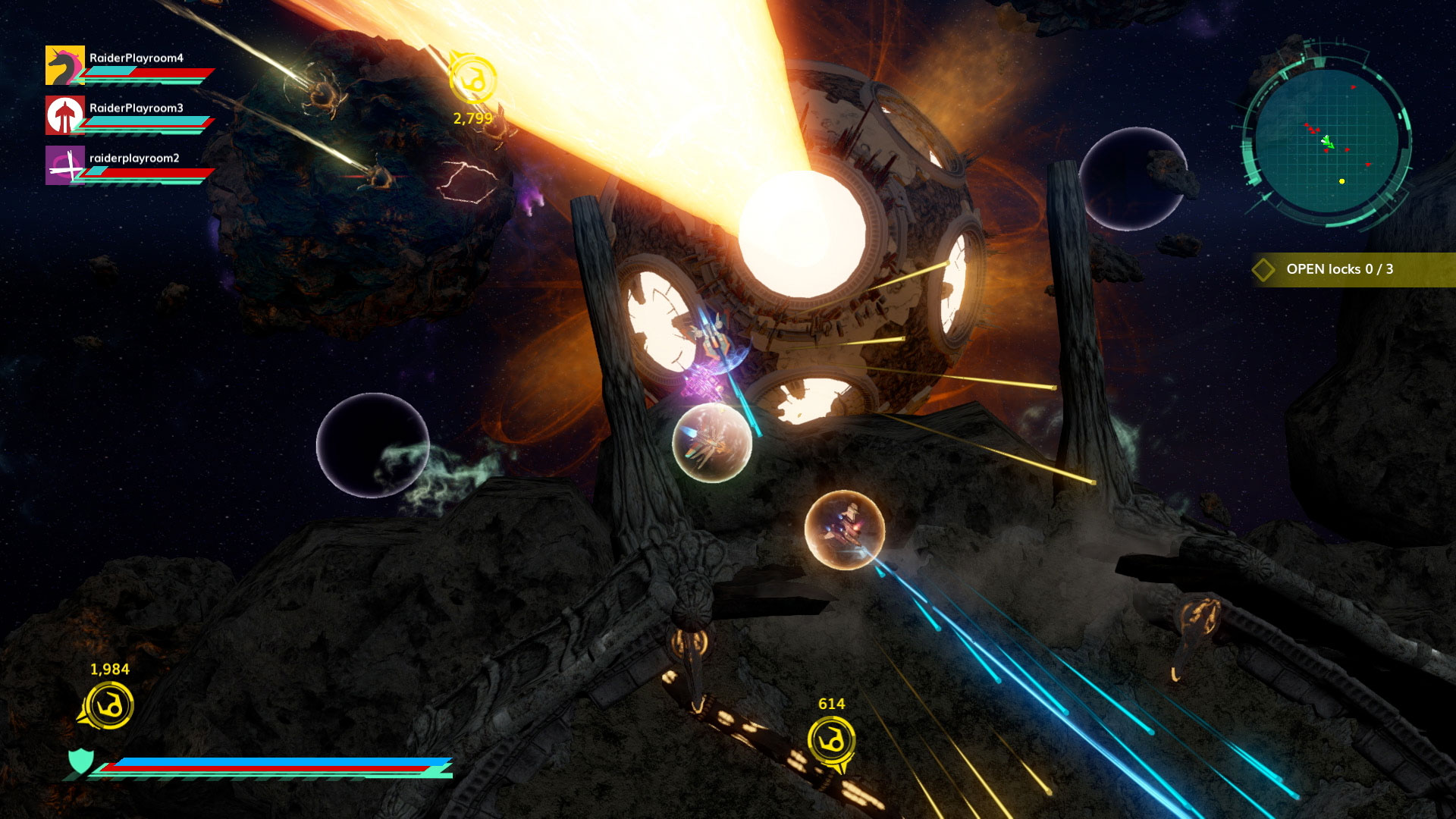Open the circular radar minimap
Screen dimensions: 1456x819
click(1326, 142)
